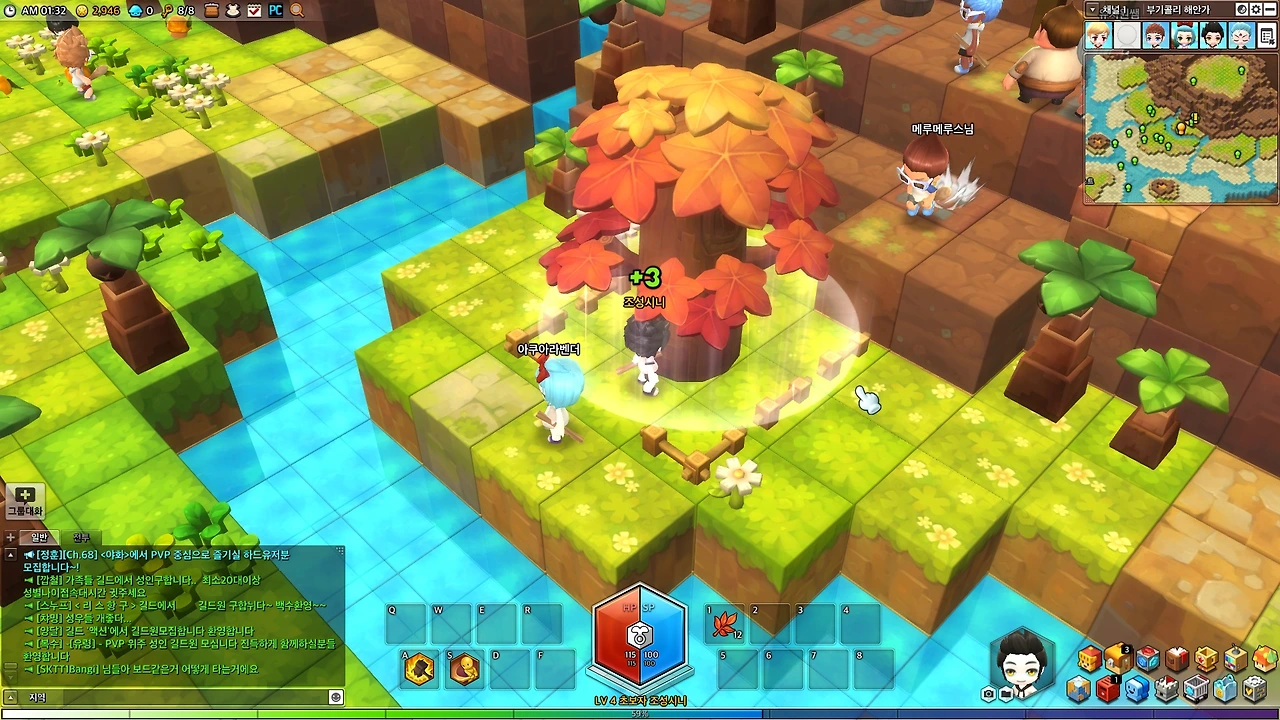Click the PC cafe icon
The width and height of the screenshot is (1280, 720).
coord(275,10)
